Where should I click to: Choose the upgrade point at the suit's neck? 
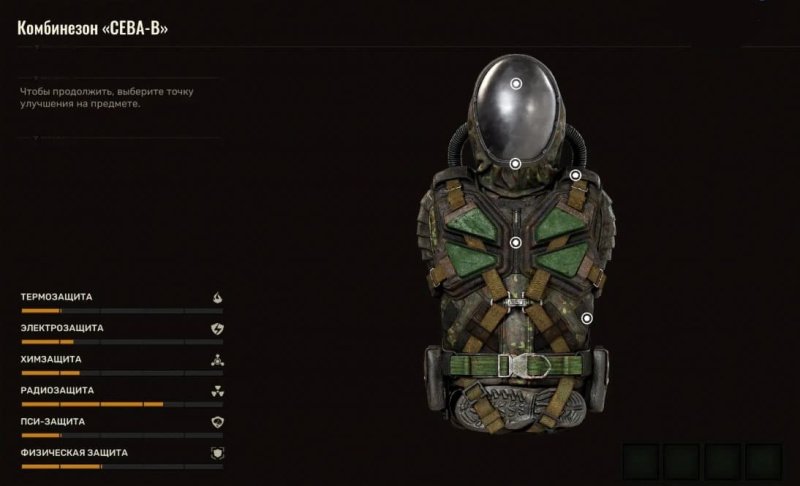[515, 163]
